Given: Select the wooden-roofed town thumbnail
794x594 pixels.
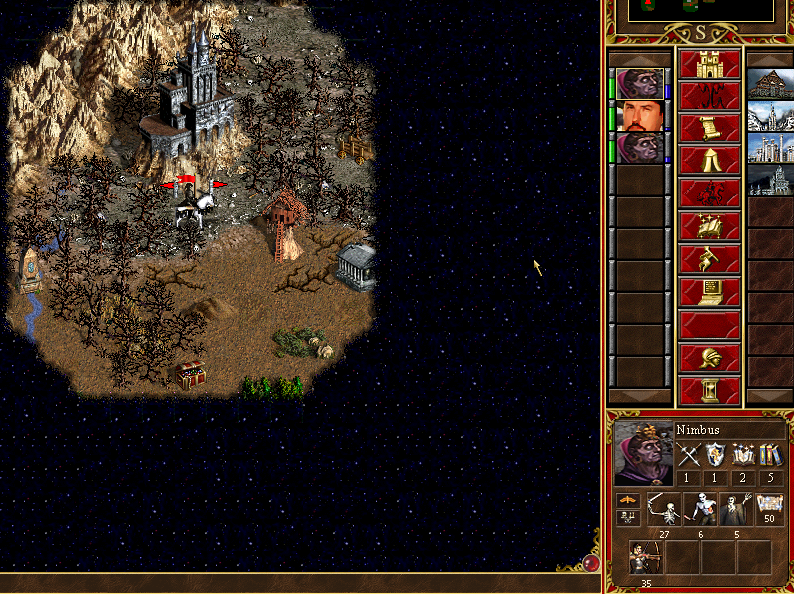Looking at the screenshot, I should pos(770,84).
